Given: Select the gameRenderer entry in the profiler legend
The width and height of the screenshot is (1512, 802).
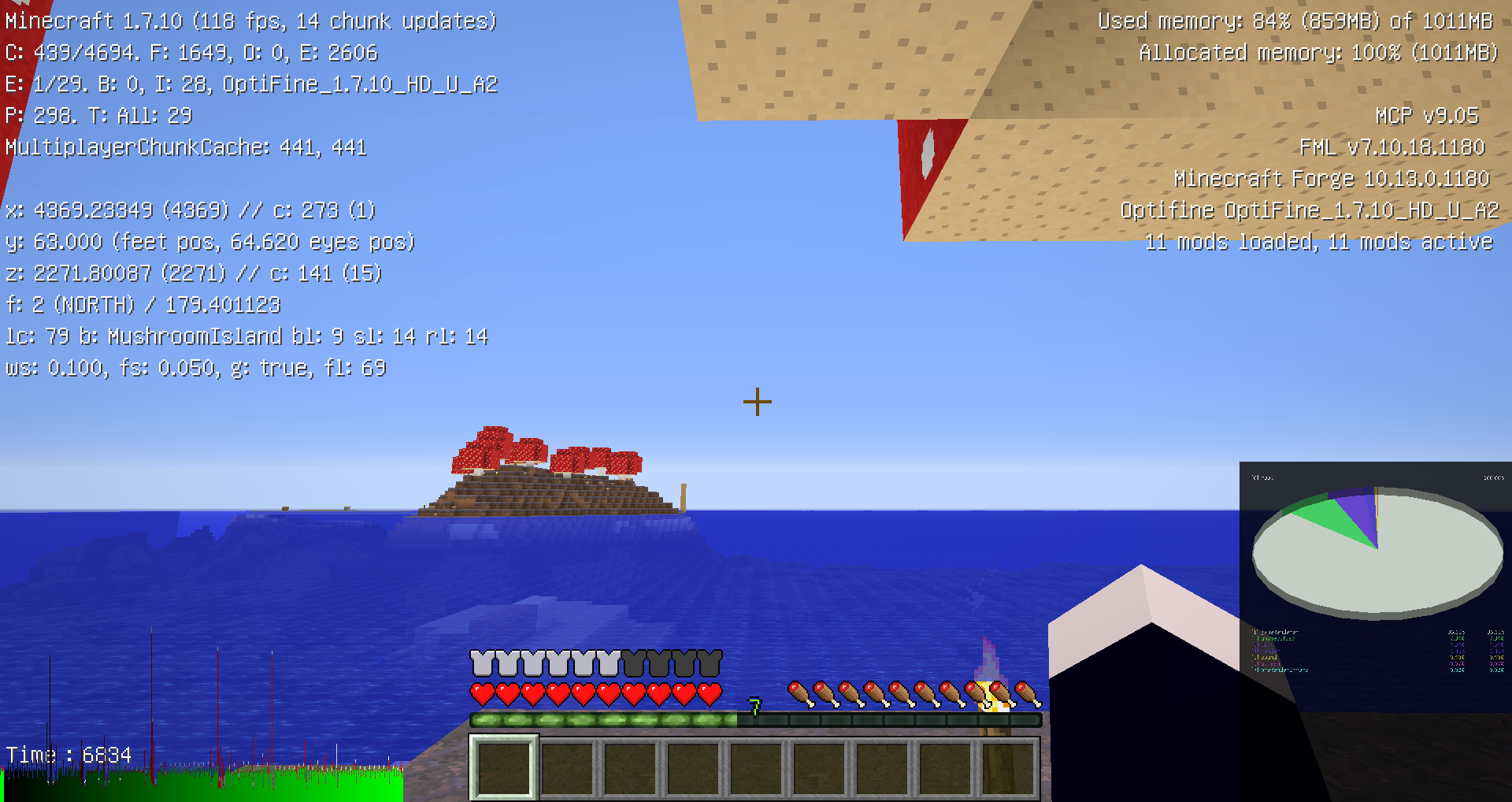Looking at the screenshot, I should (x=1276, y=632).
